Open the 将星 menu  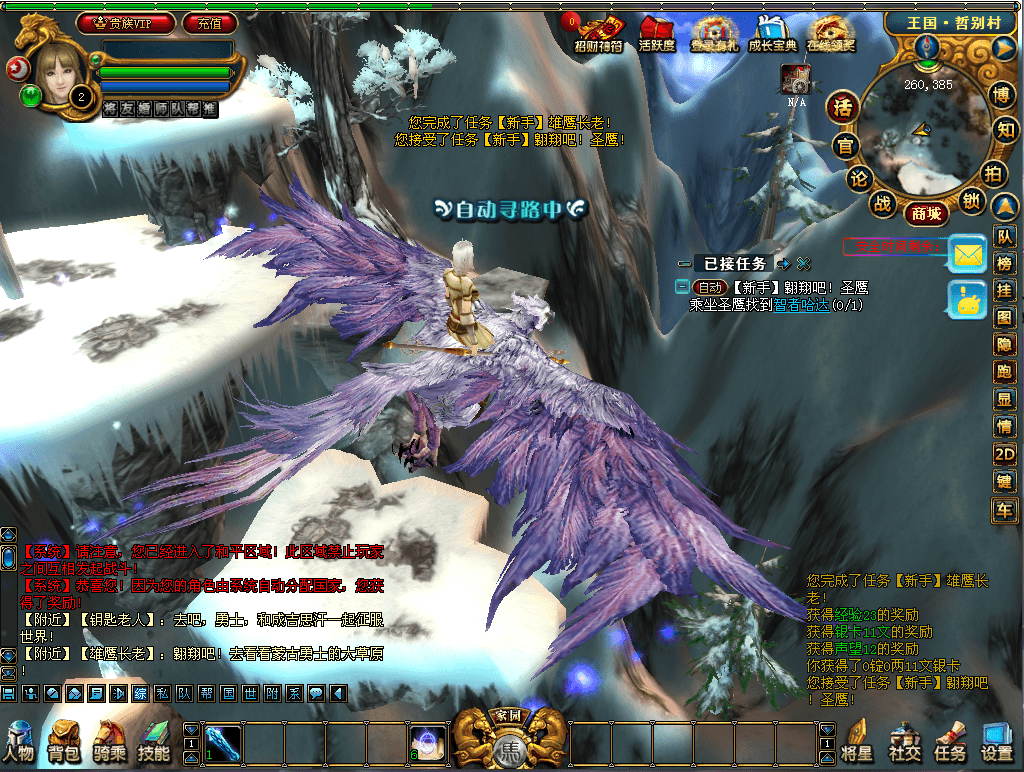(x=856, y=741)
